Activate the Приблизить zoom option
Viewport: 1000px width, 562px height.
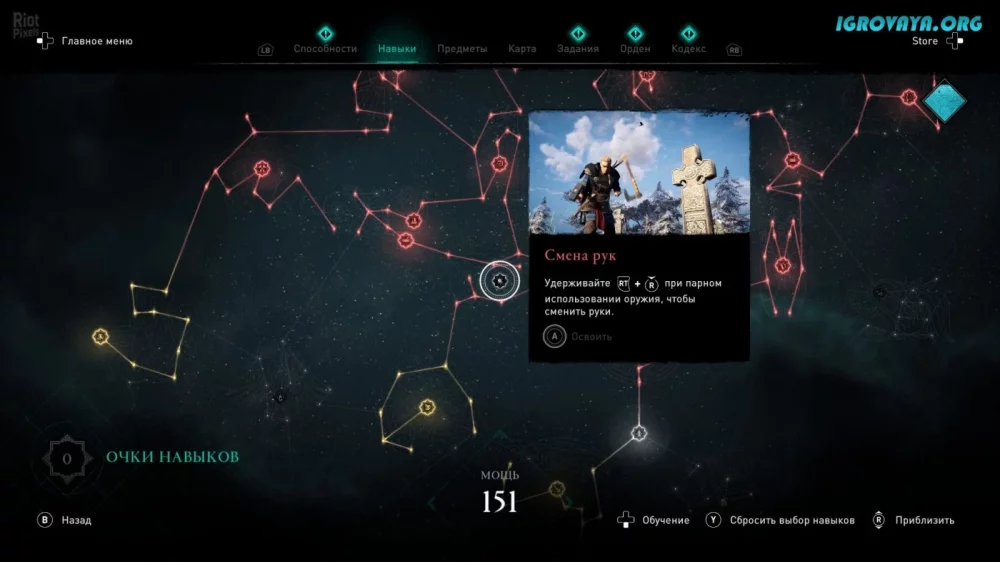click(924, 520)
